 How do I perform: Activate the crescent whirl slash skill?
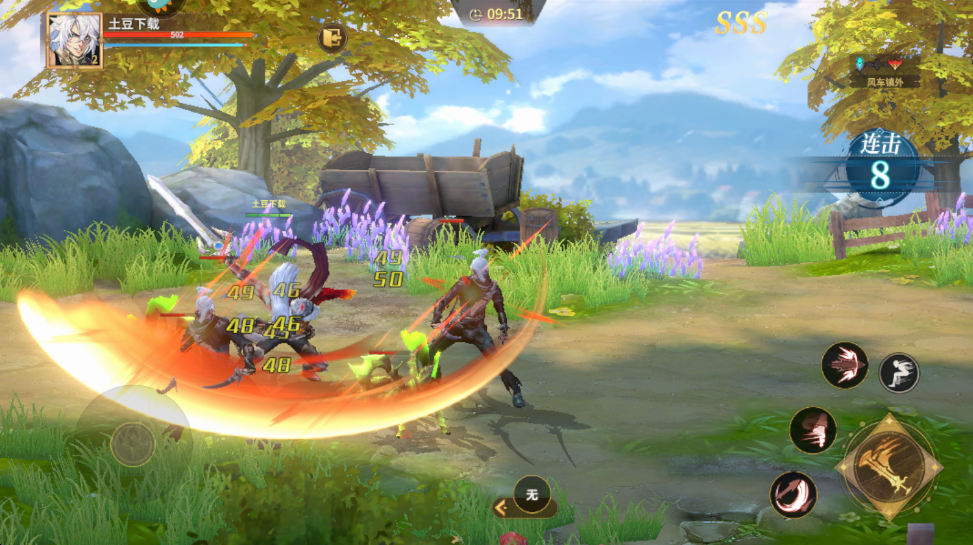pos(793,494)
